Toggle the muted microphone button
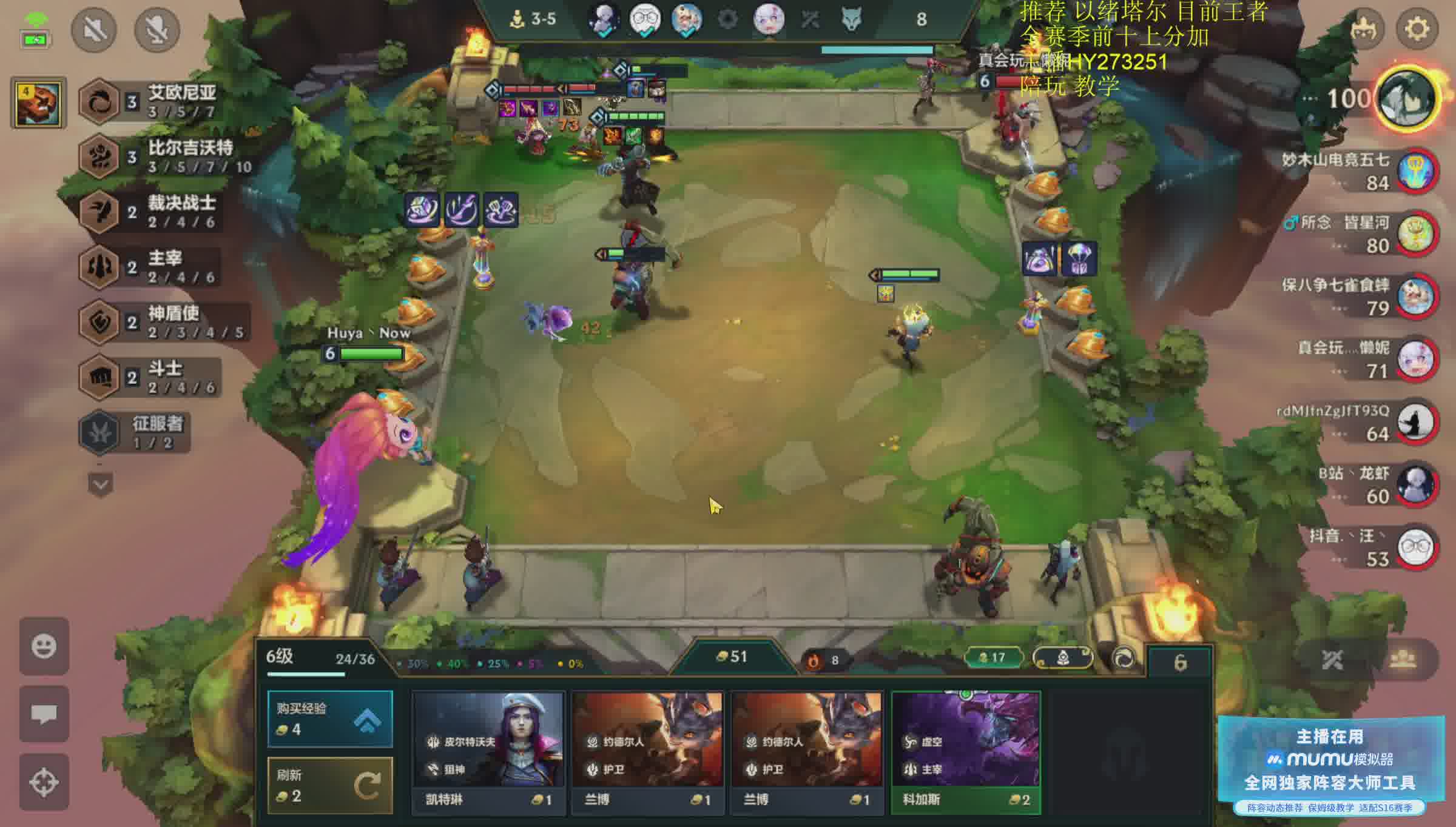The height and width of the screenshot is (827, 1456). coord(157,29)
